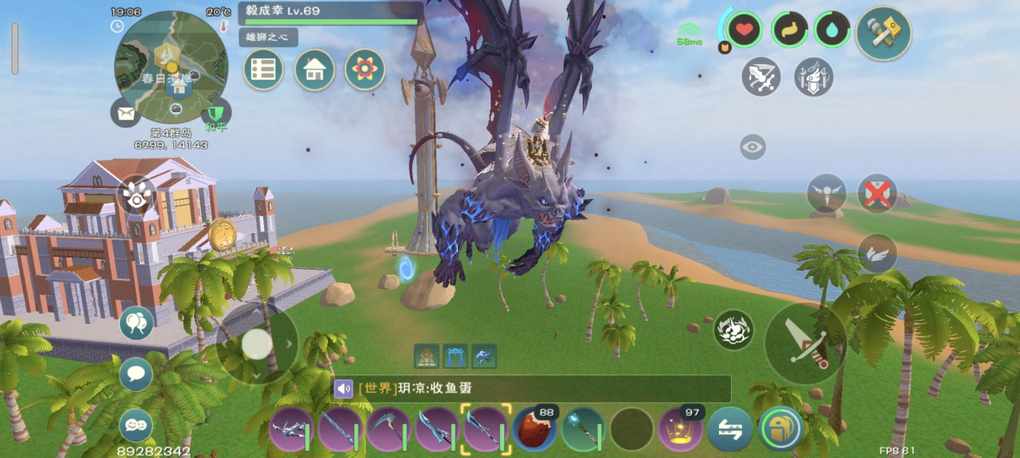Select the scythe weapon slot
1020x458 pixels.
(x=388, y=429)
